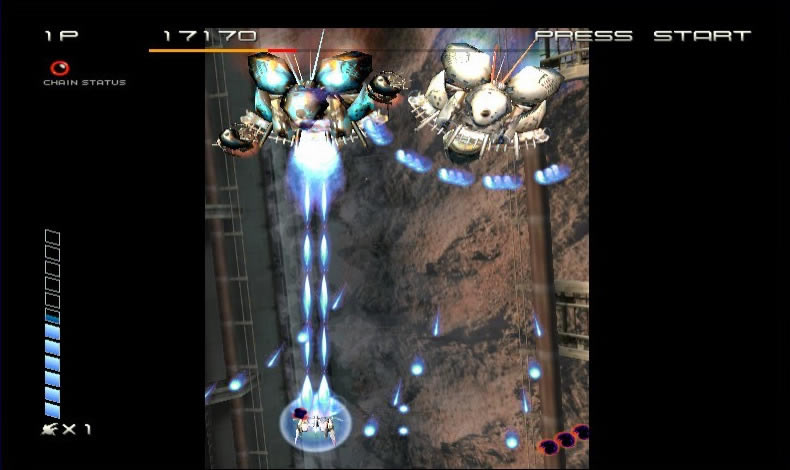
Task: Select the ship lives icon
Action: [x=49, y=429]
